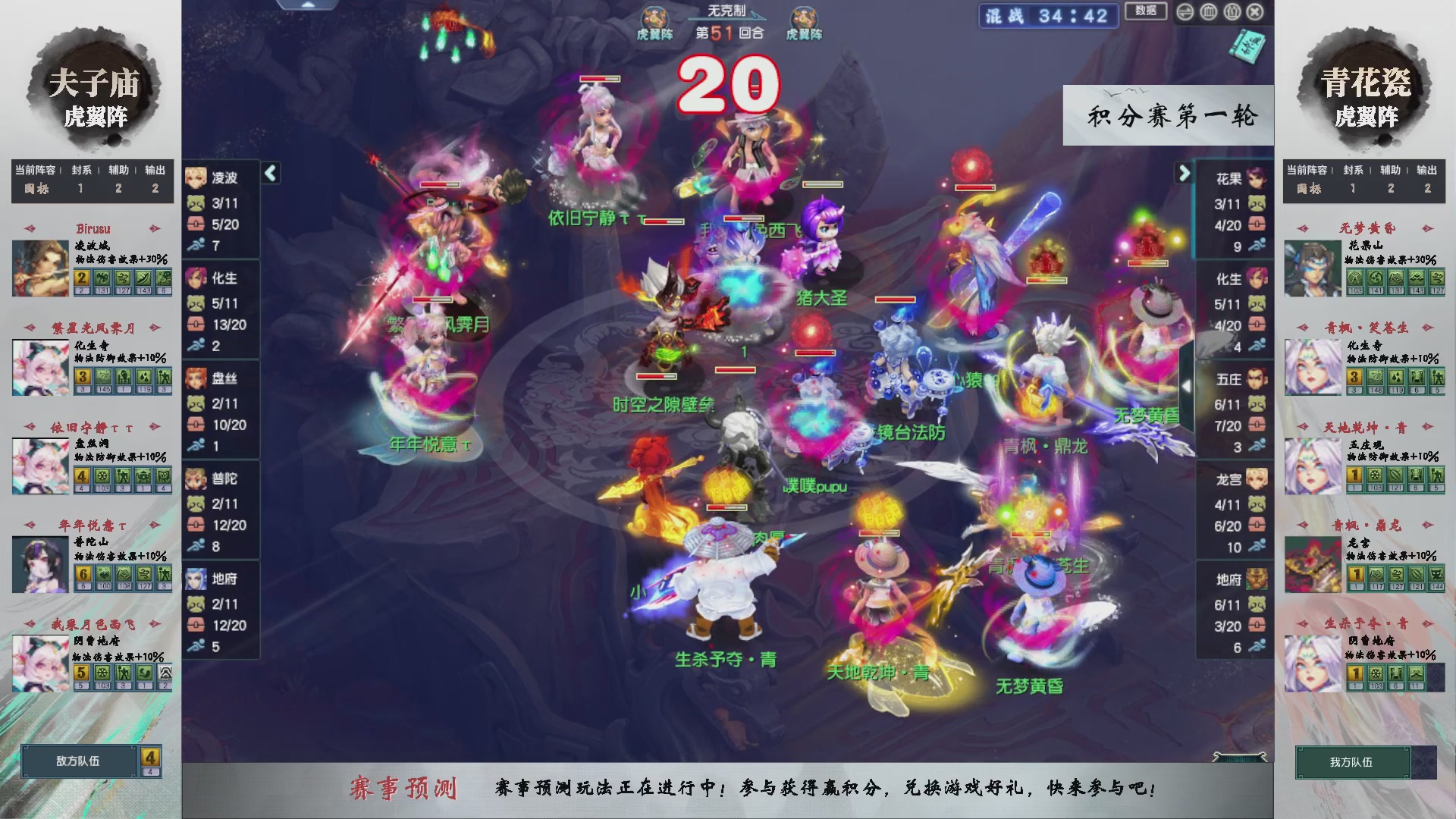This screenshot has height=819, width=1456.
Task: Click the circular grid icon in the top-right toolbar
Action: (x=1209, y=12)
